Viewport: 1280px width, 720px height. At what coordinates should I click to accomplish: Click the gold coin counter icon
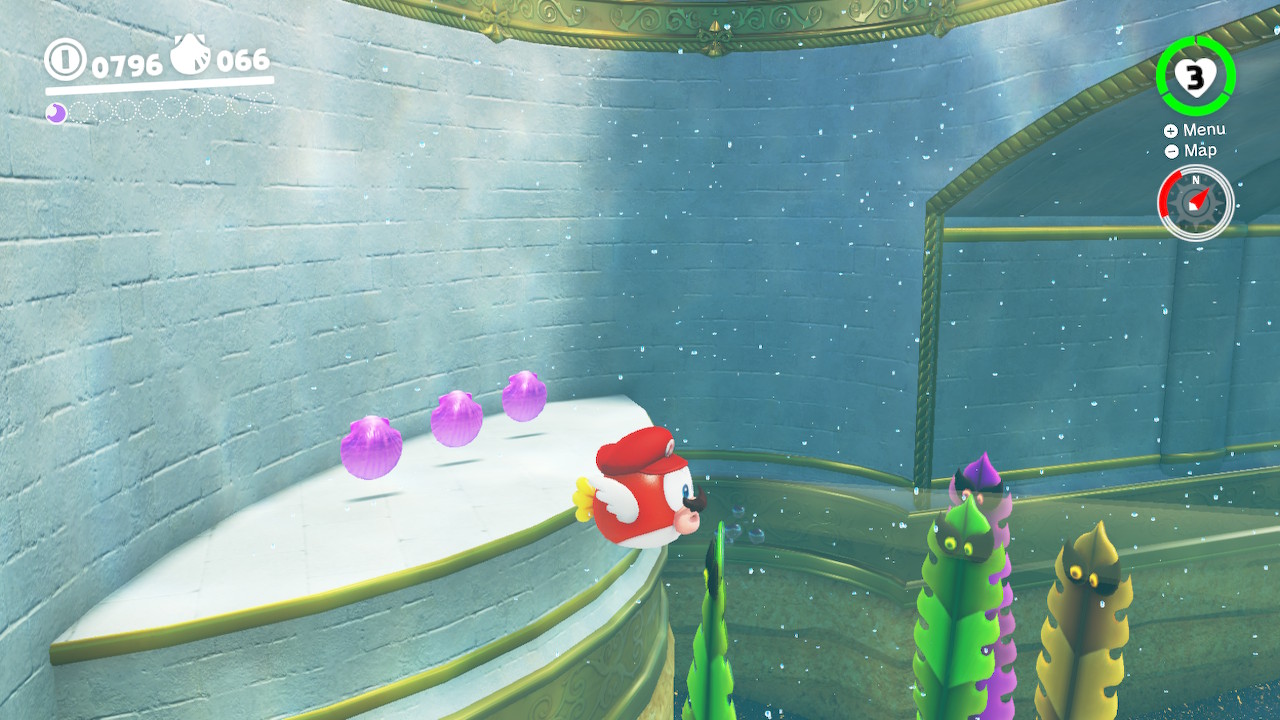pyautogui.click(x=65, y=60)
